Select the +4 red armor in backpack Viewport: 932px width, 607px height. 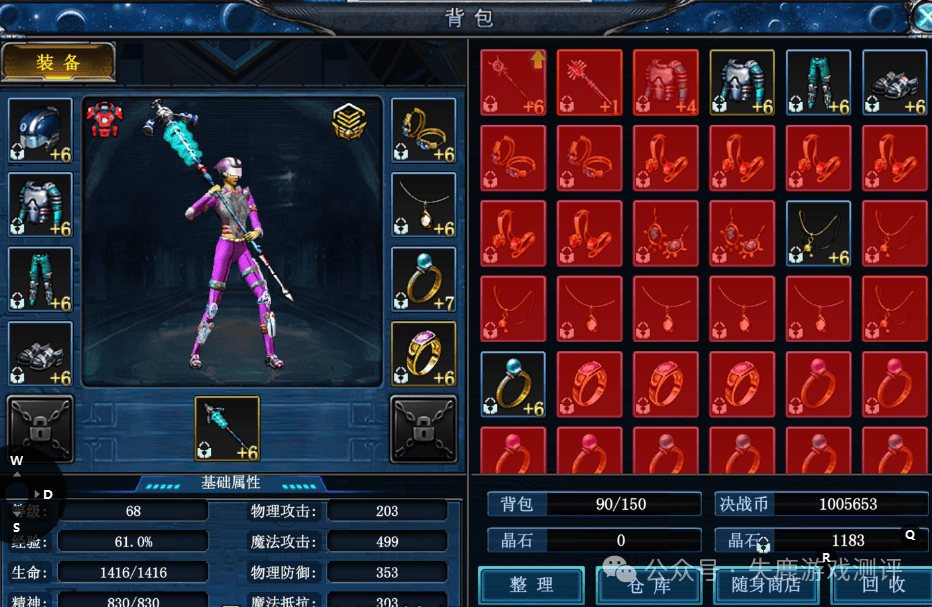pos(666,83)
